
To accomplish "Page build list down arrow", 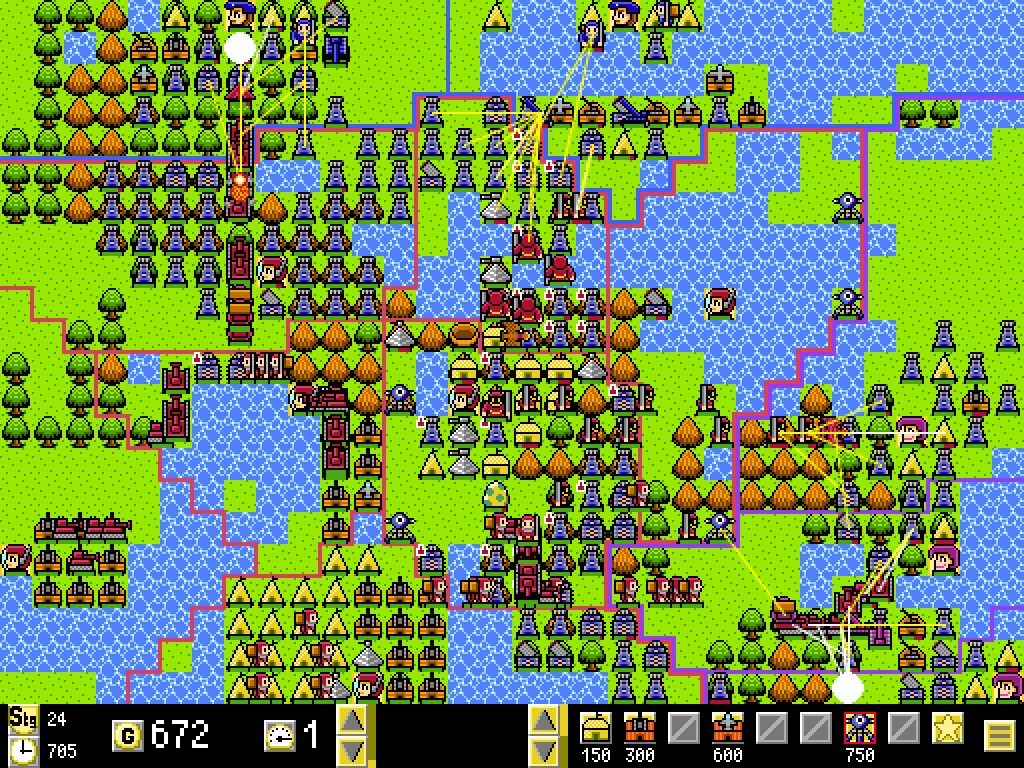I will pos(542,750).
